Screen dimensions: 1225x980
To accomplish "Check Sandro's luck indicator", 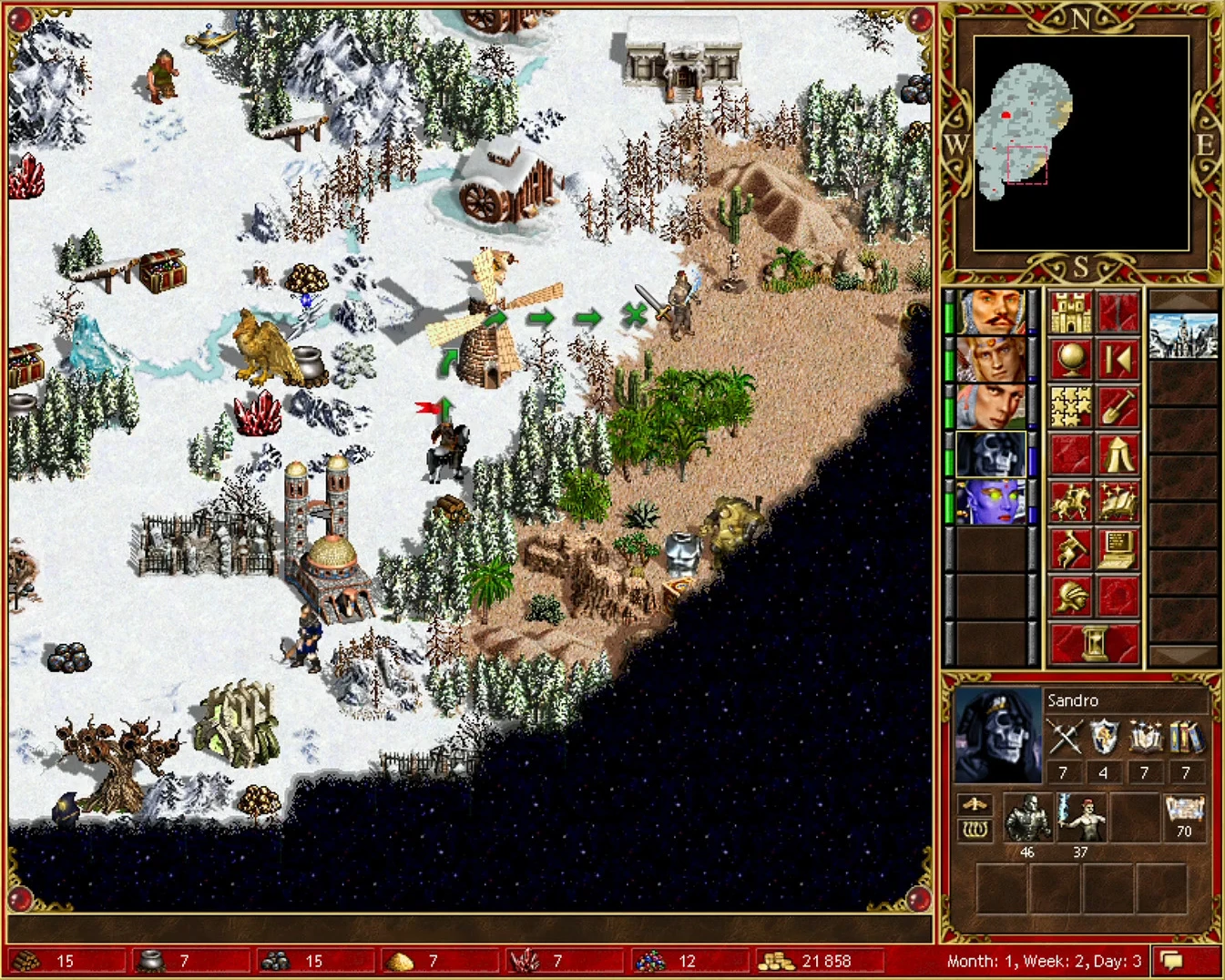I will 975,831.
